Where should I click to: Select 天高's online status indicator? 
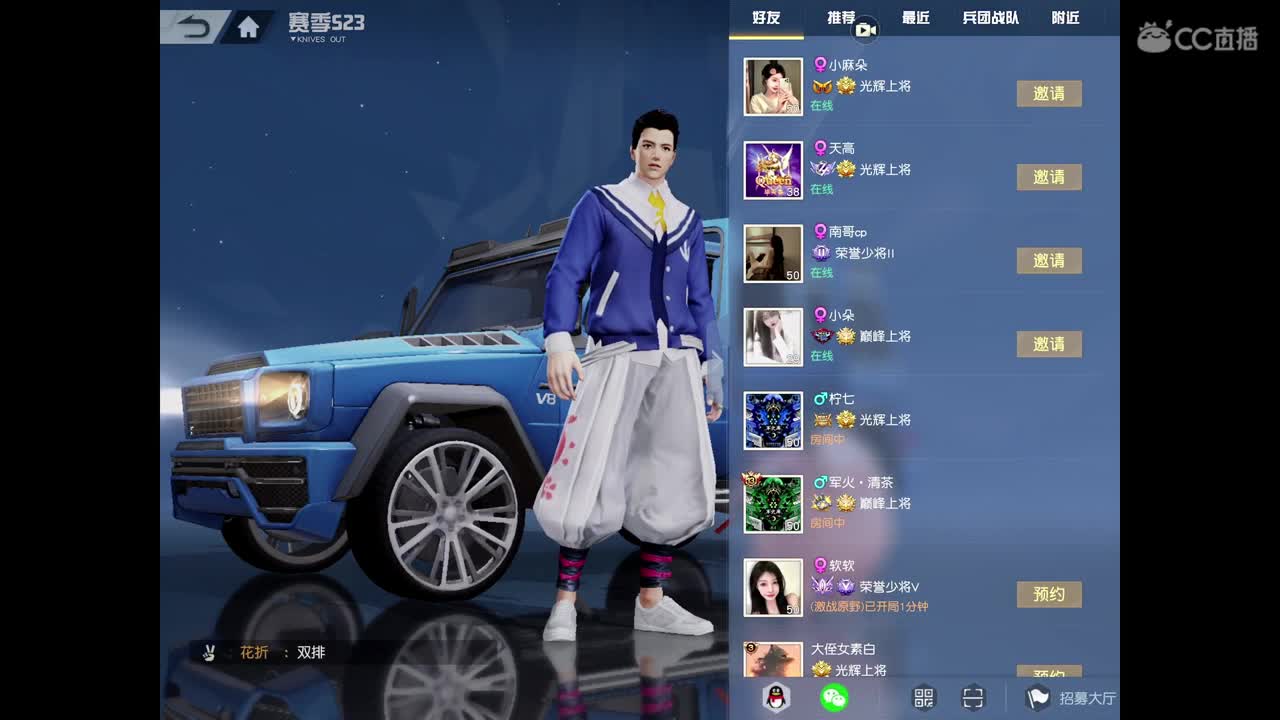point(823,188)
